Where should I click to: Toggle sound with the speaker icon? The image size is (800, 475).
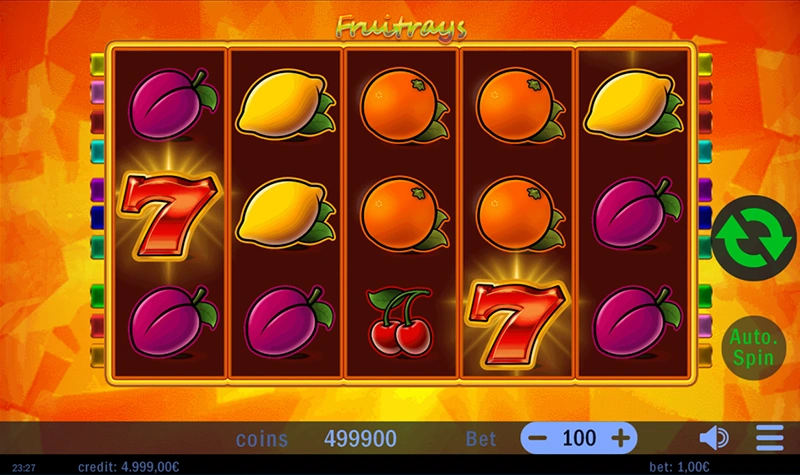click(713, 438)
